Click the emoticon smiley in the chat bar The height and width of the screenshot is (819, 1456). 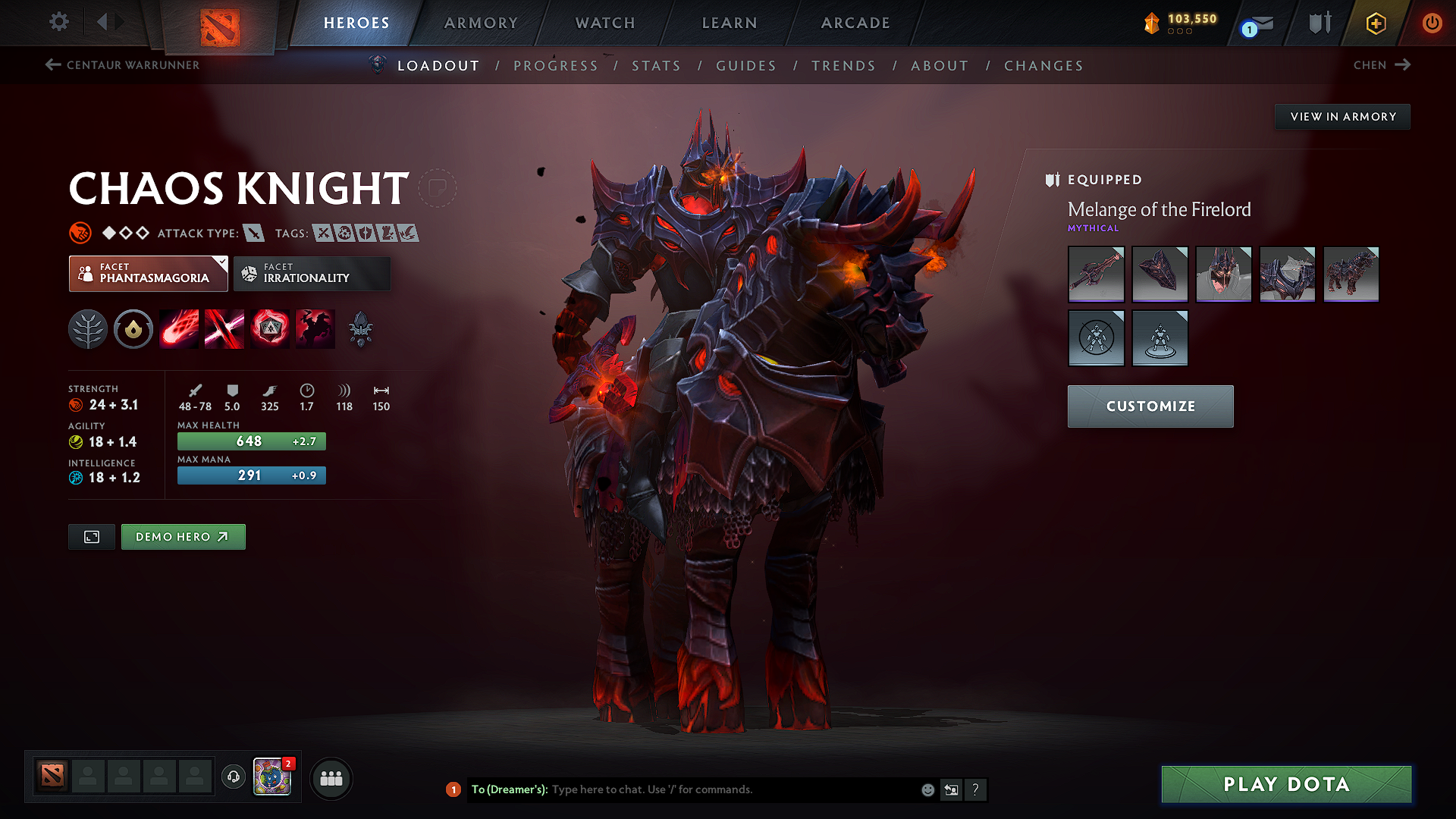[927, 789]
